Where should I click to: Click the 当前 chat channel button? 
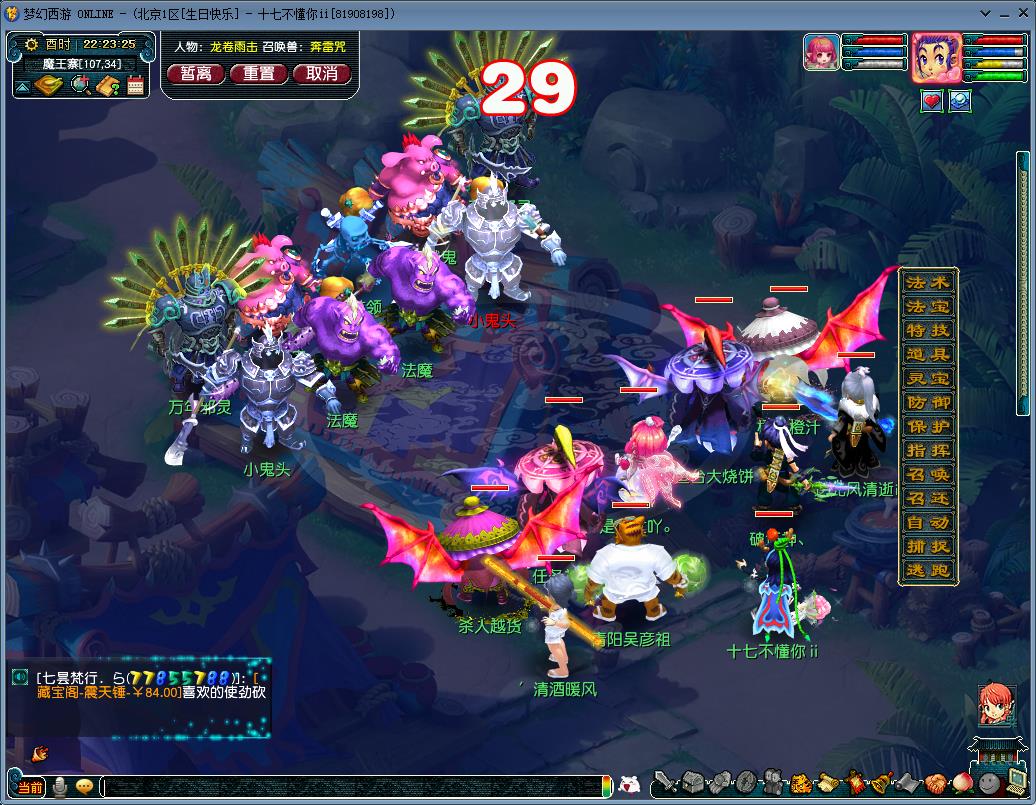[30, 787]
